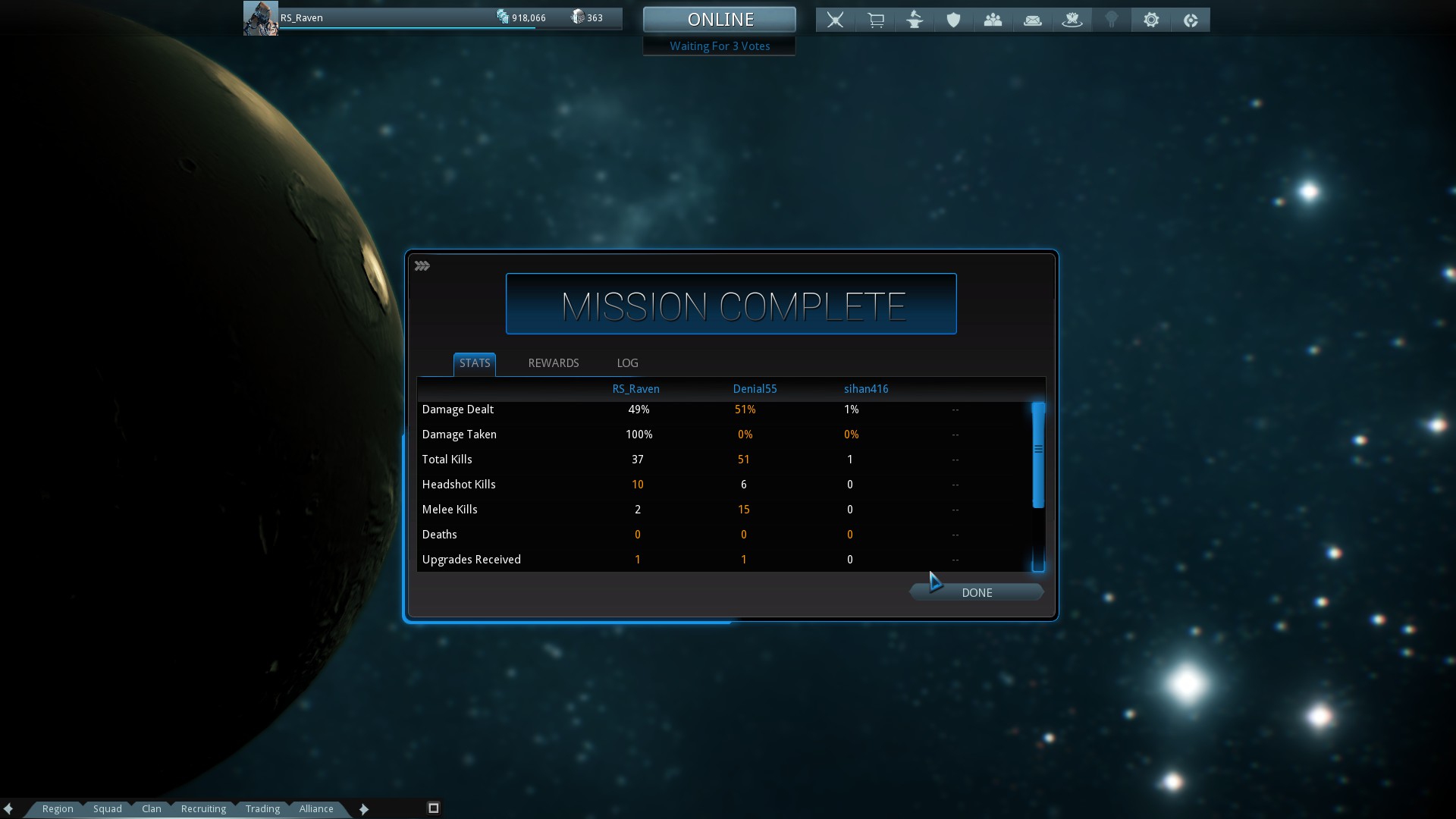Select the STATS tab
Screen dimensions: 1456x819
click(475, 363)
